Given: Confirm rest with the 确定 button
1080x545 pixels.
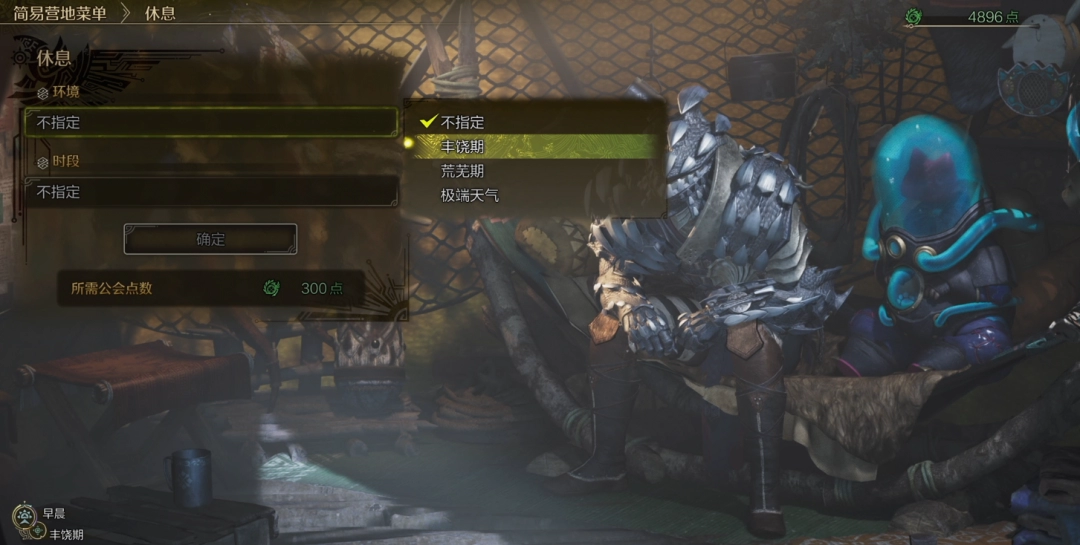Looking at the screenshot, I should coord(210,240).
